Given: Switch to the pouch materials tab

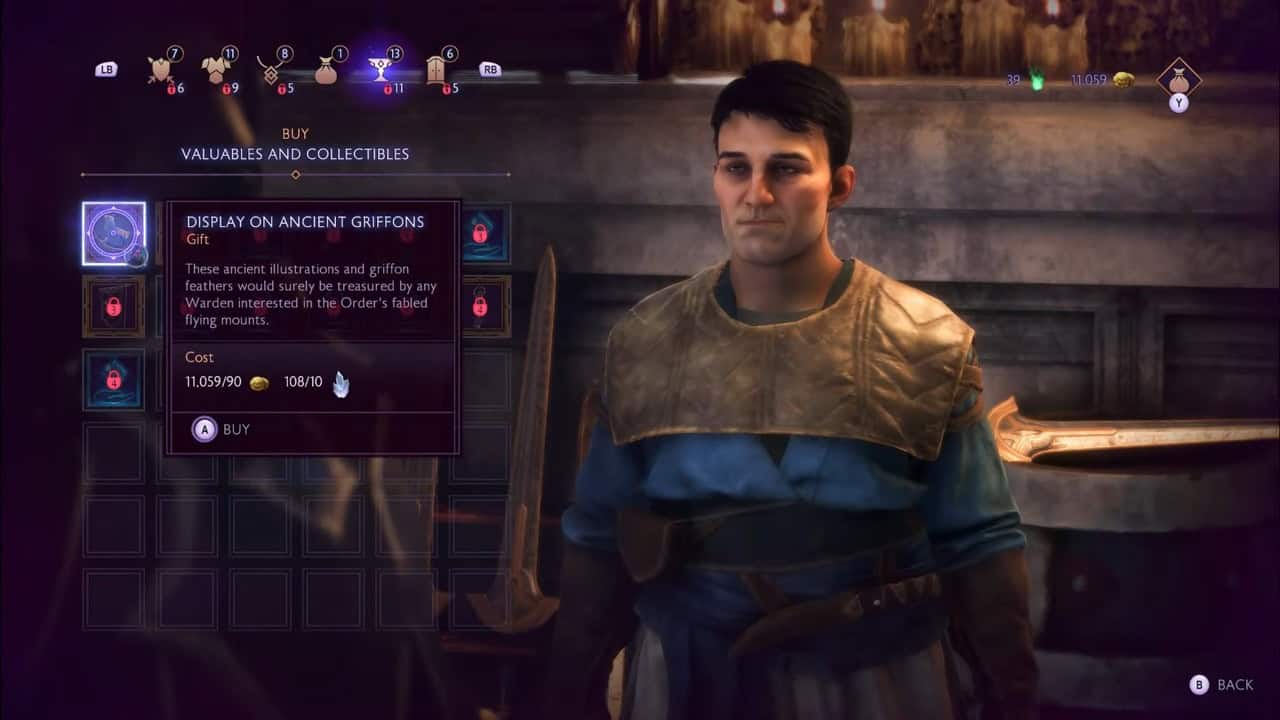Looking at the screenshot, I should click(325, 69).
